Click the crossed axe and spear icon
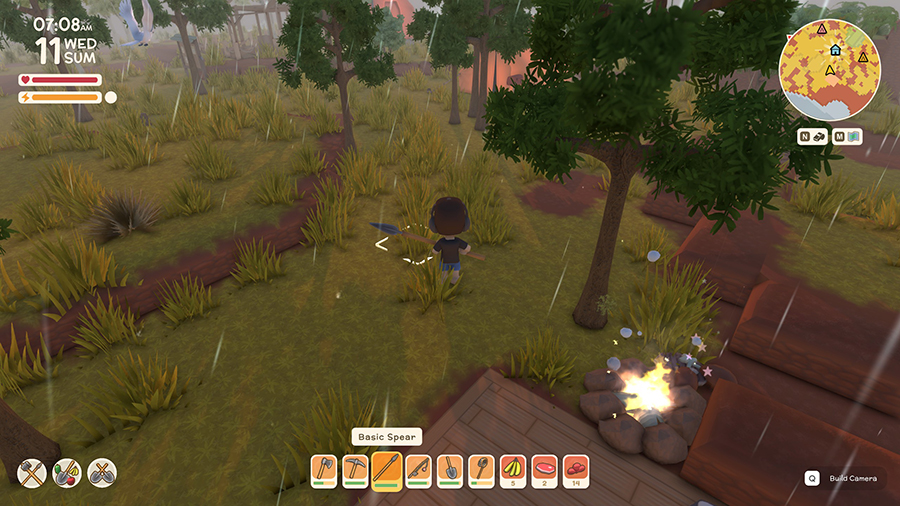This screenshot has width=900, height=506. pos(32,472)
